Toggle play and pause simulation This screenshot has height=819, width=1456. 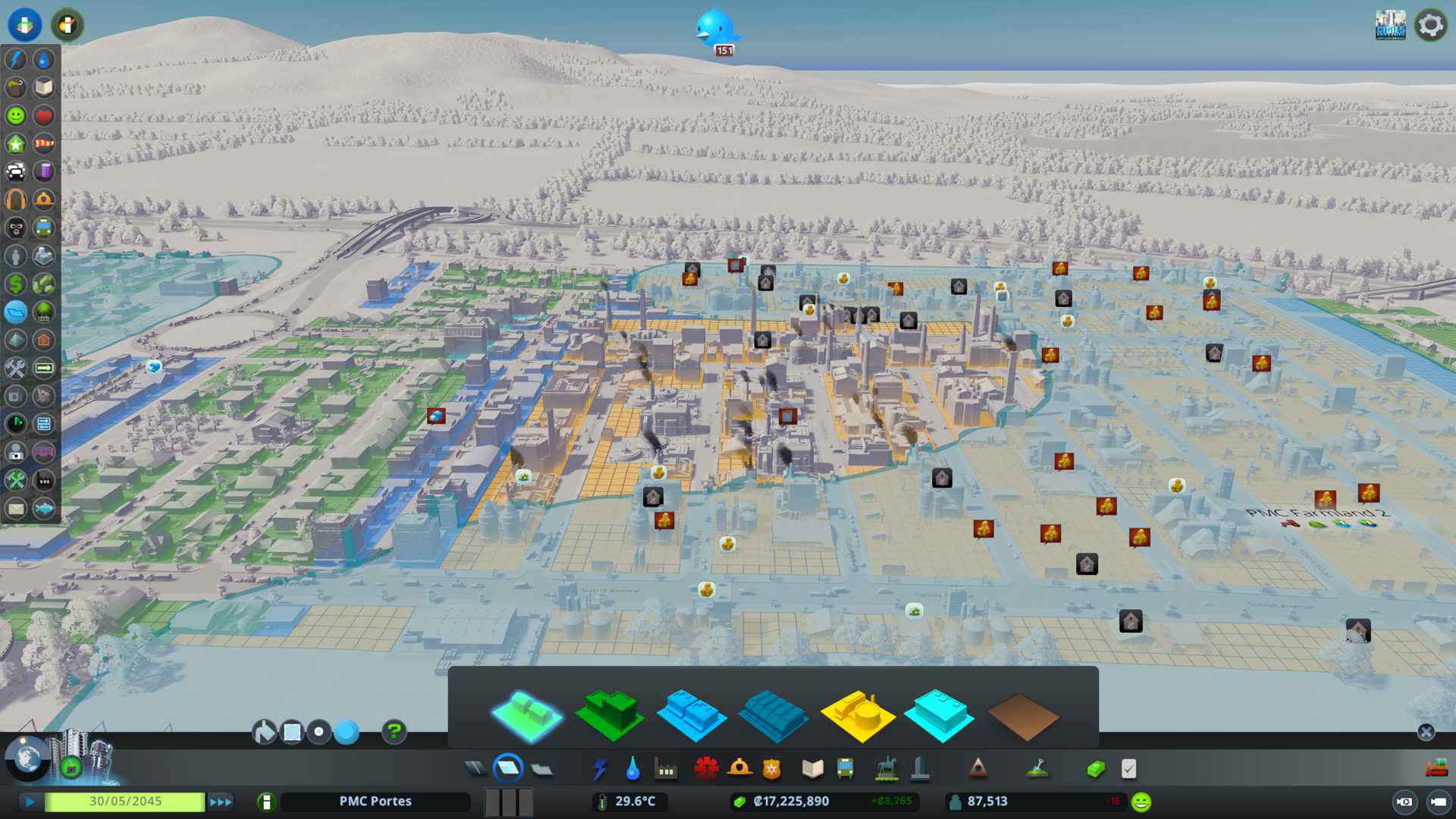(30, 802)
